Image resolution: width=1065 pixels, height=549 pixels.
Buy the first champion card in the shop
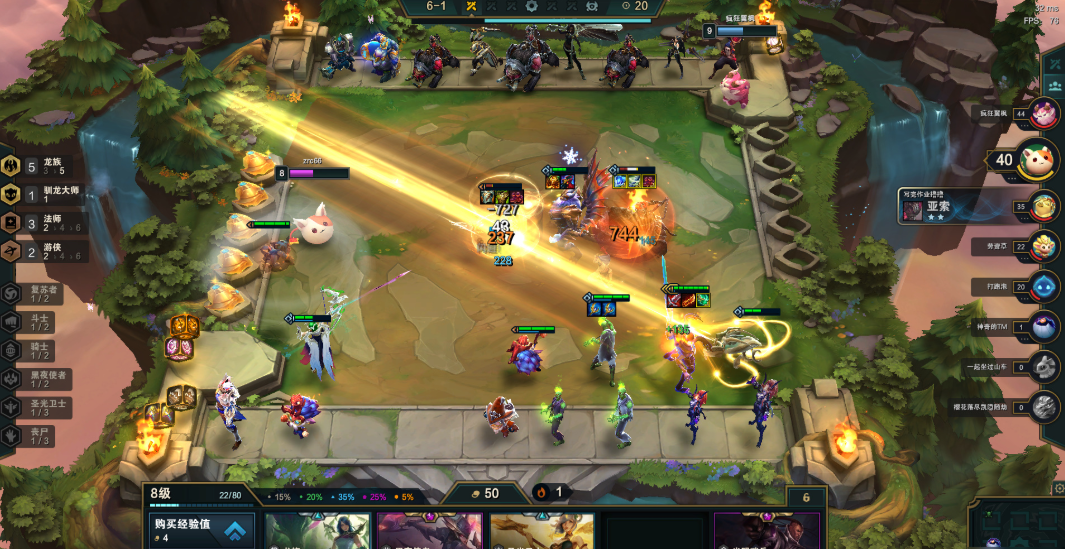click(317, 531)
